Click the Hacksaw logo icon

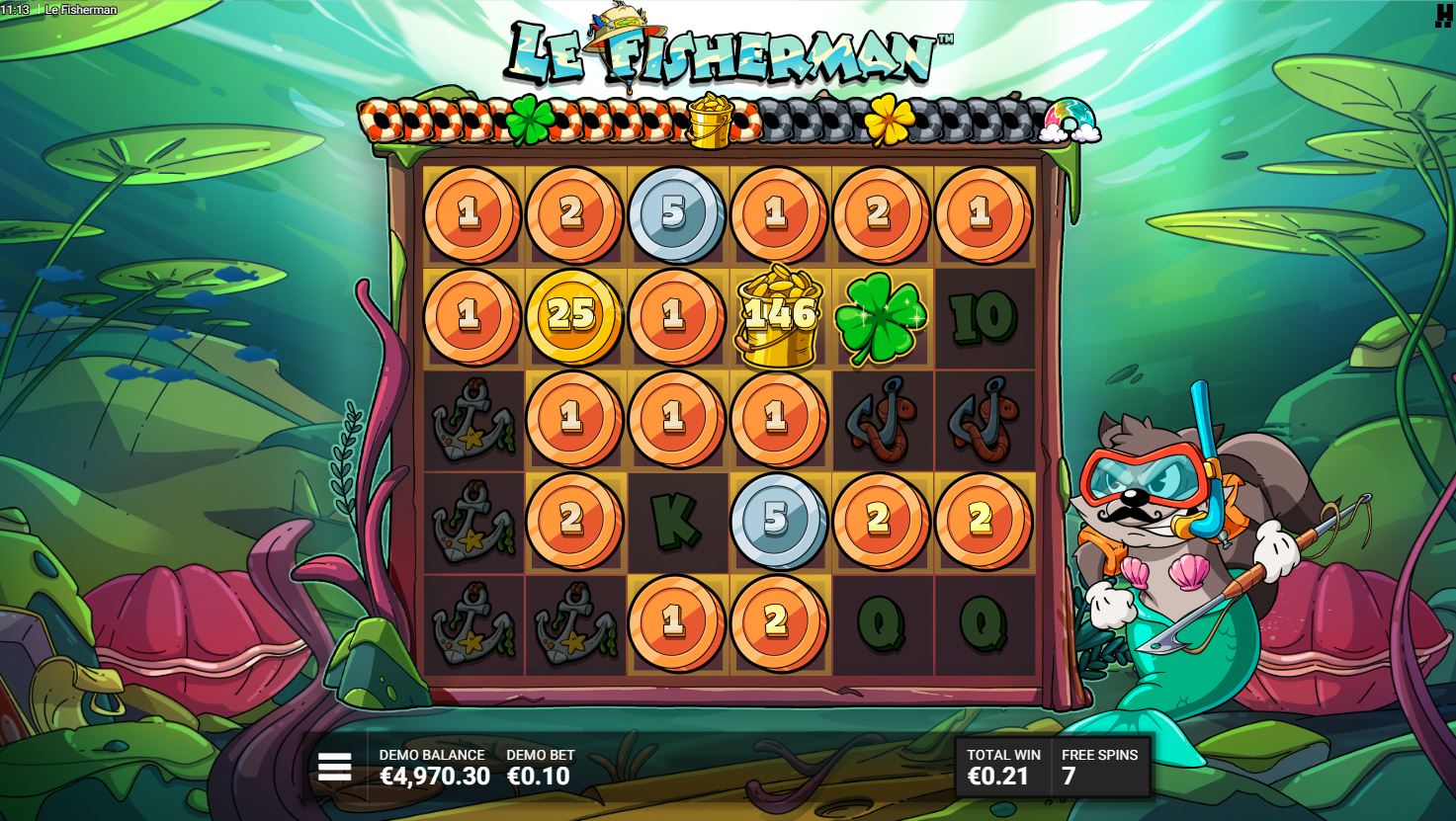click(x=1443, y=16)
